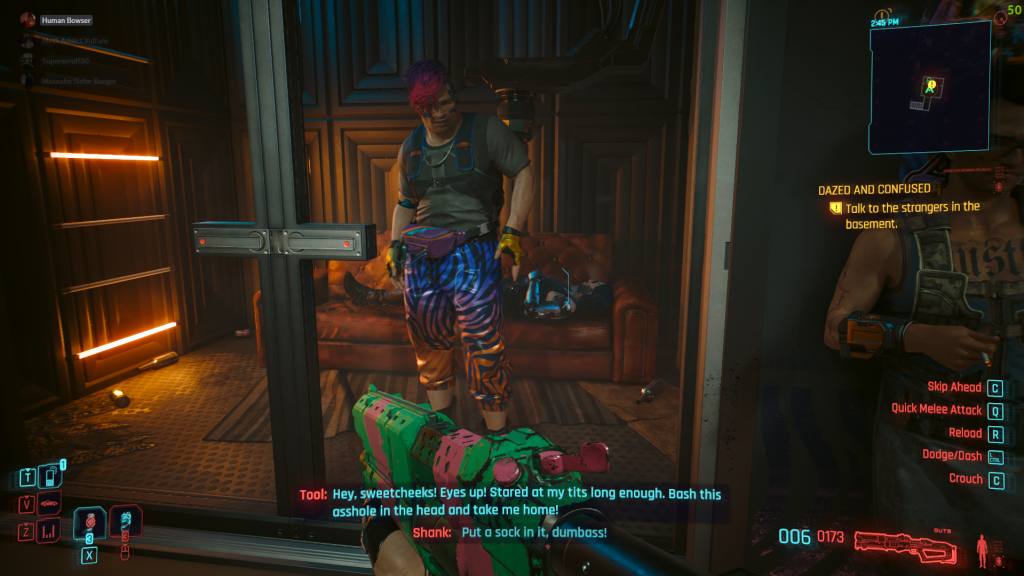Open the minimap
The image size is (1024, 576).
[x=929, y=87]
